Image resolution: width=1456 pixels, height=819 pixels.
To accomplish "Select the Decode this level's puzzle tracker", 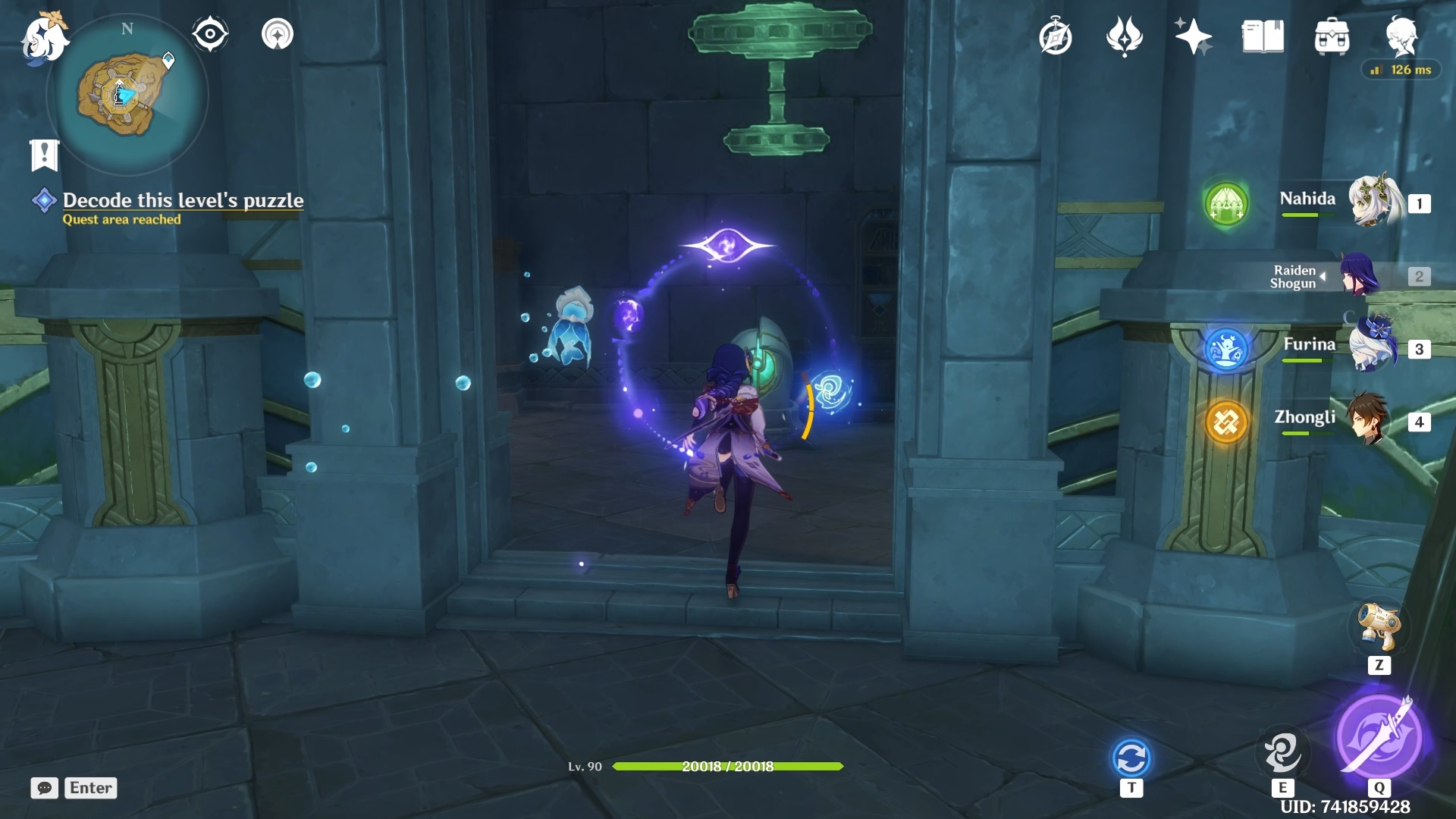I will (x=183, y=201).
